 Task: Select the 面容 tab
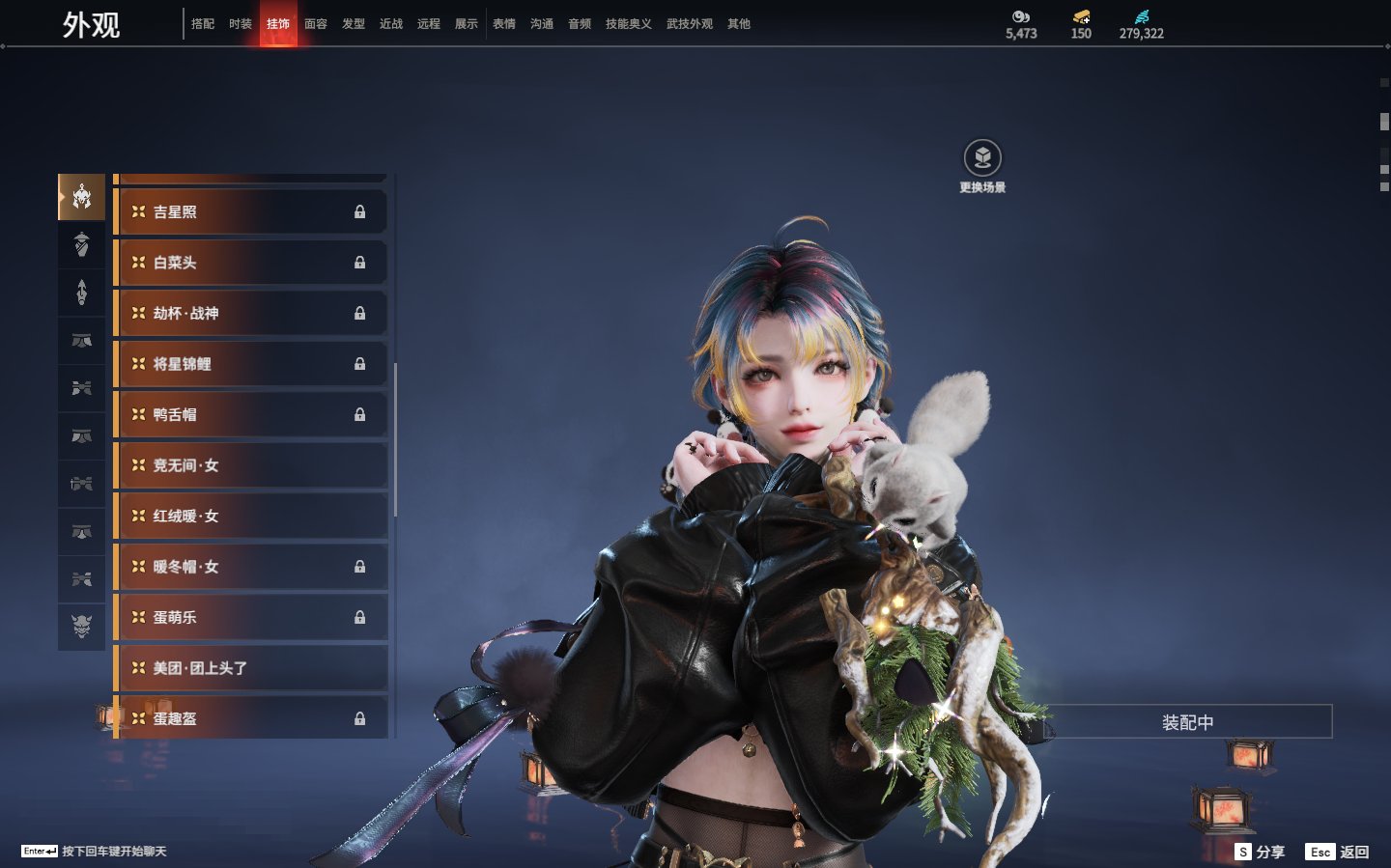pos(316,24)
